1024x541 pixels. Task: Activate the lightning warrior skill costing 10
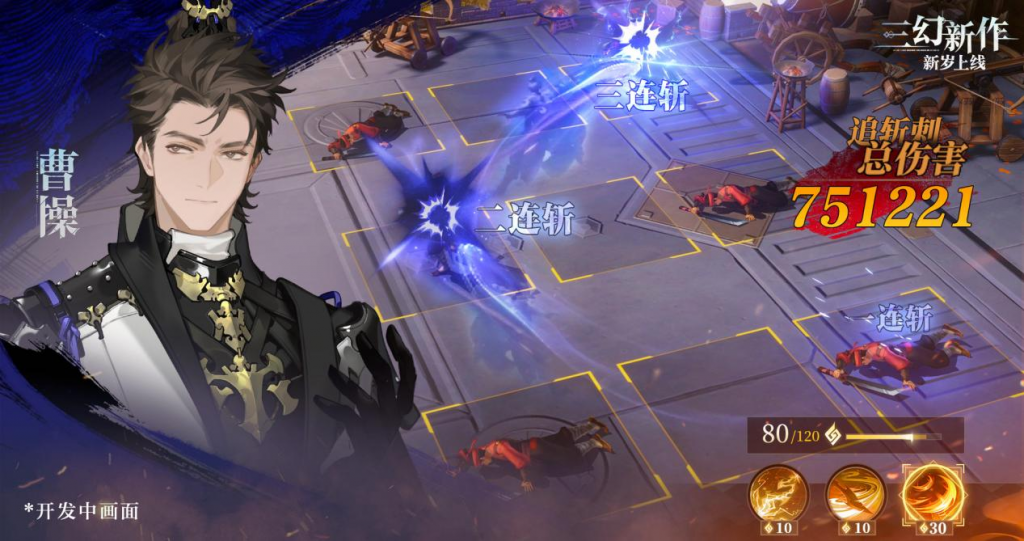(781, 493)
